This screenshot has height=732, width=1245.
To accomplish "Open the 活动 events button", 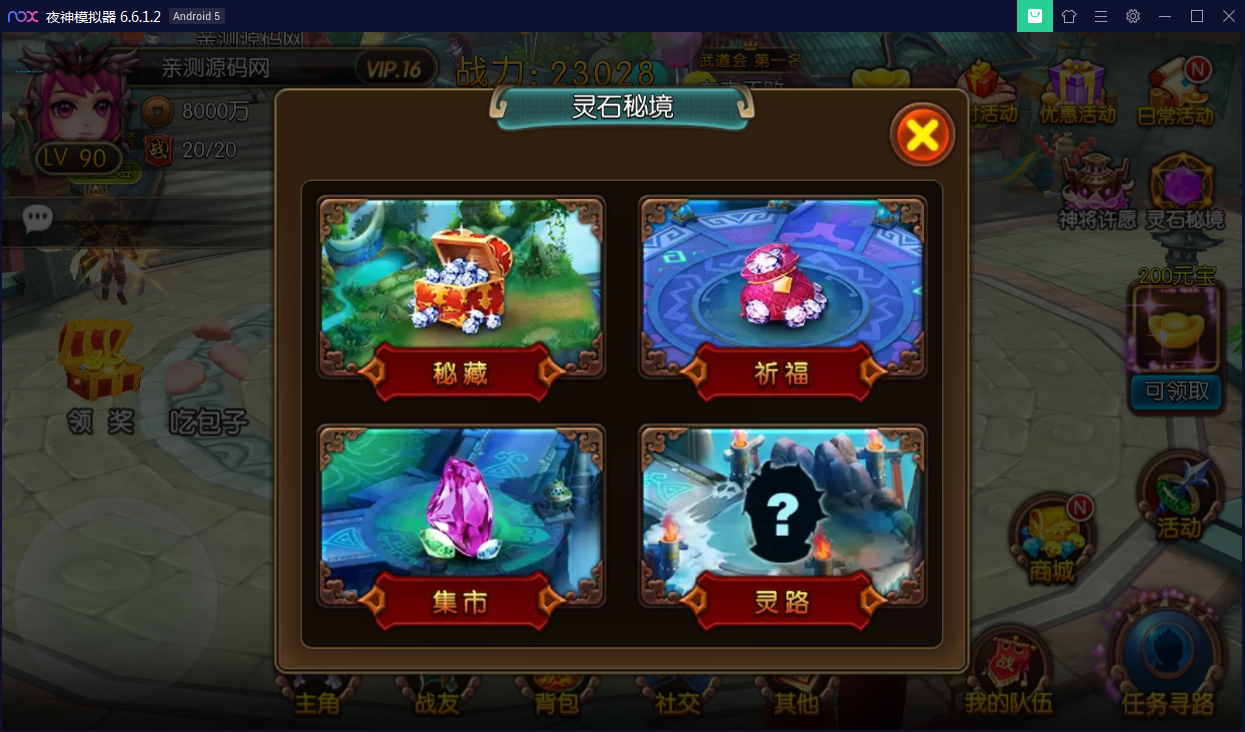I will pos(1179,499).
